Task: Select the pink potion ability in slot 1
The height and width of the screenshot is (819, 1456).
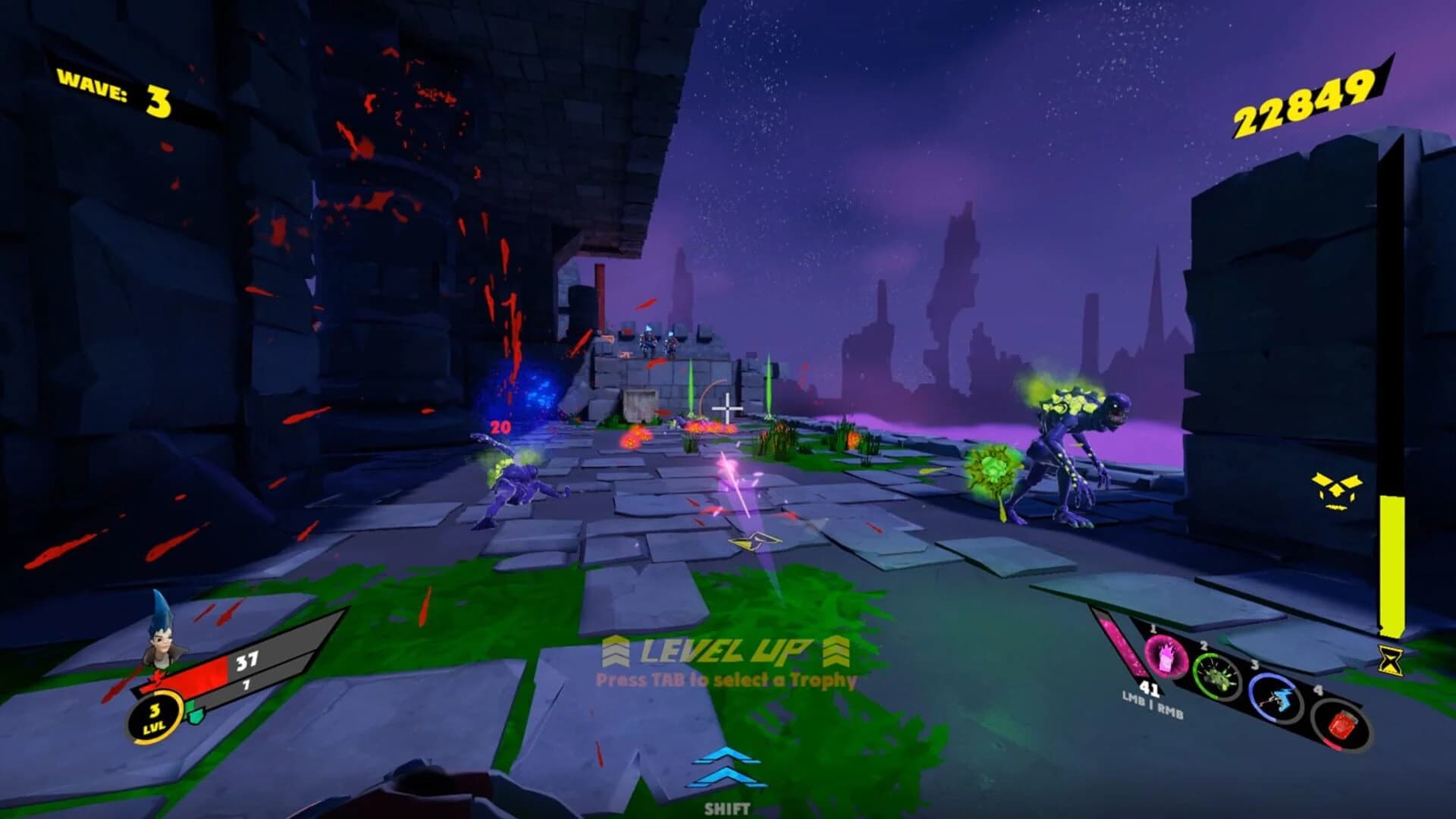Action: point(1166,657)
